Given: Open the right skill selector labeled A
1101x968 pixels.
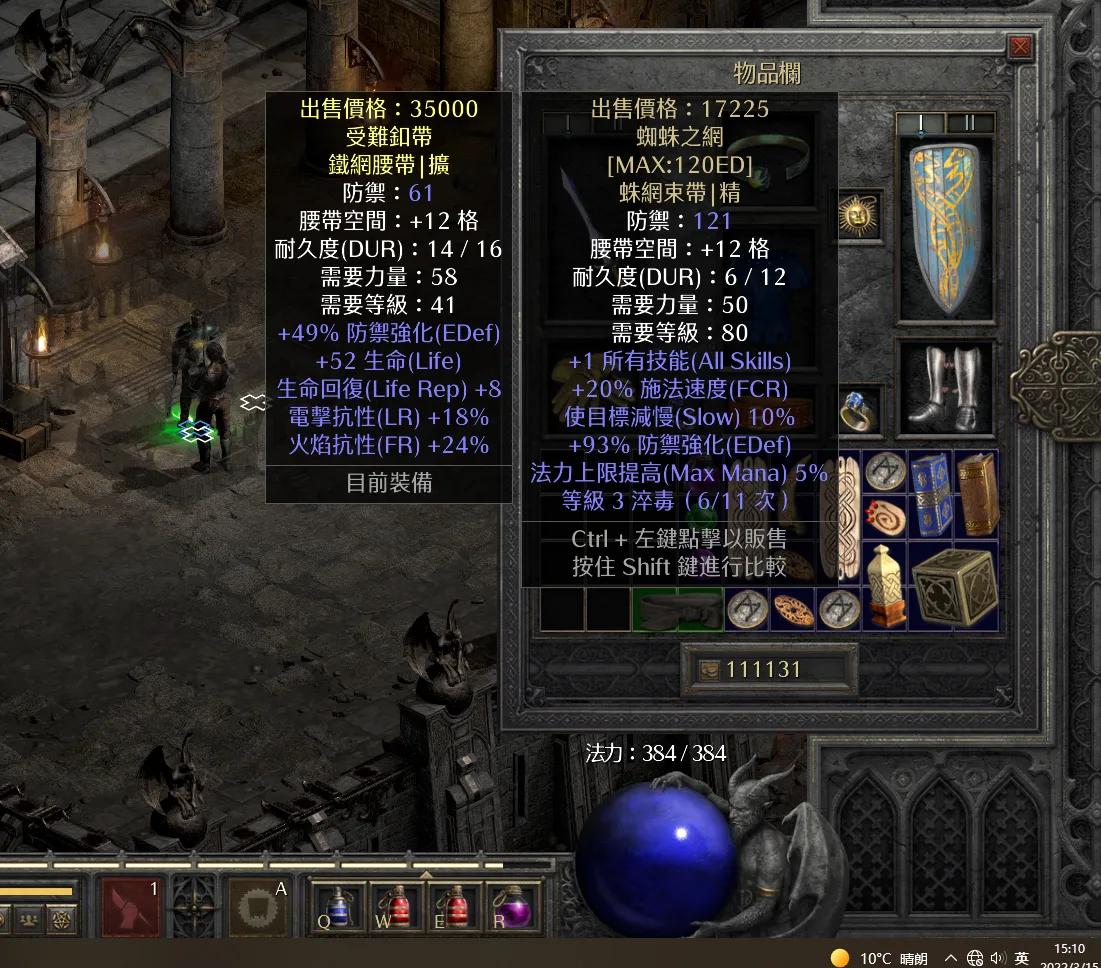Looking at the screenshot, I should (x=259, y=905).
